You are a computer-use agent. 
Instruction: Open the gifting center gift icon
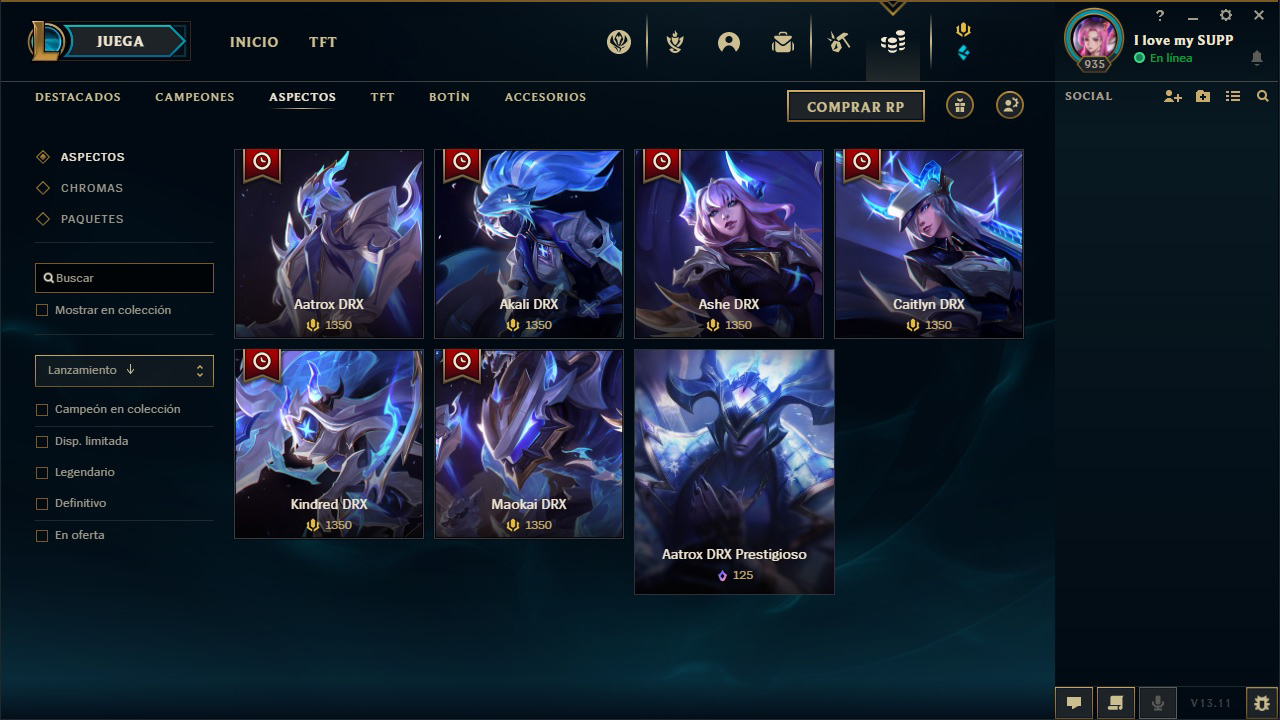[x=959, y=105]
